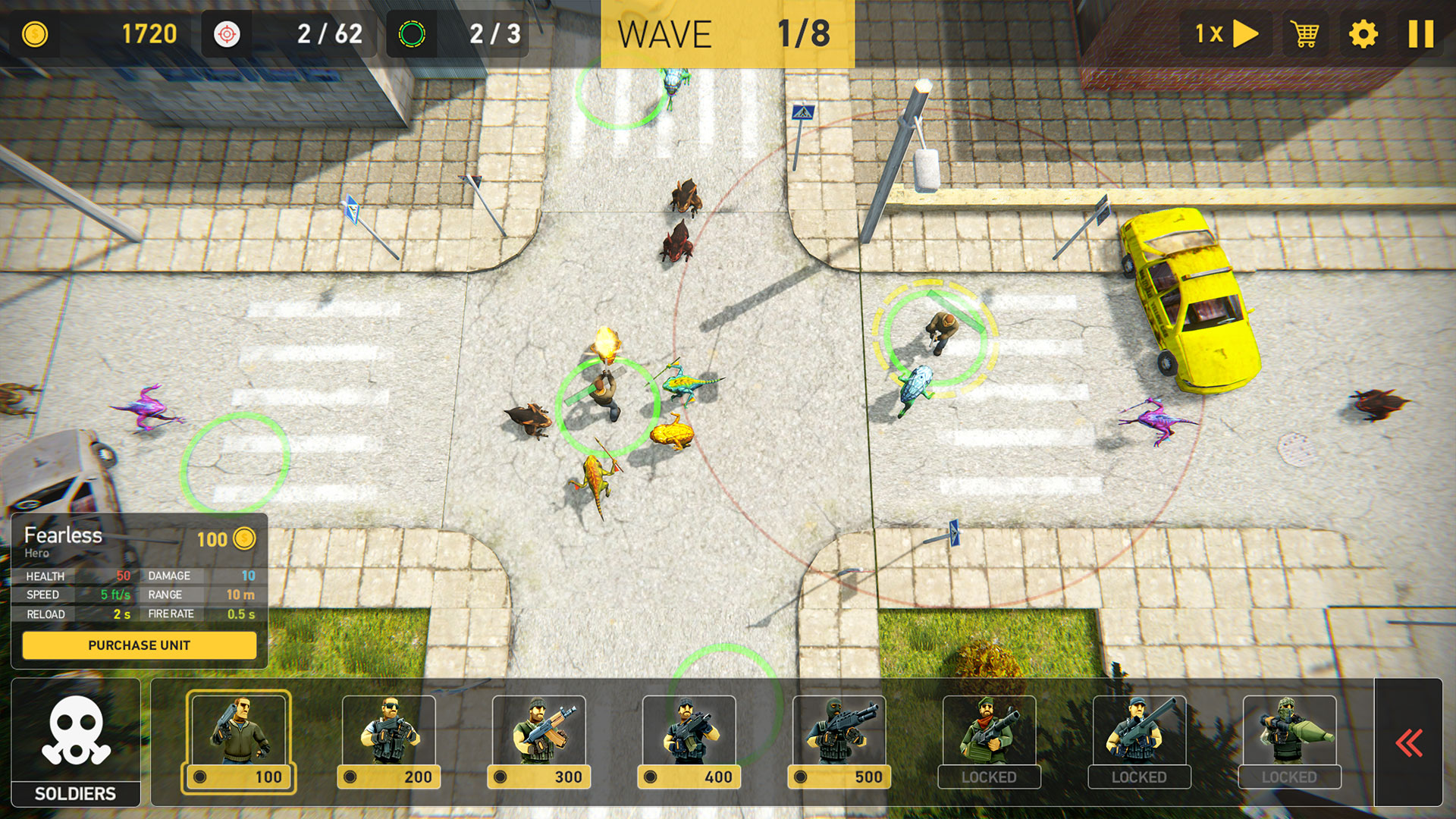Select the 100-cost pistol soldier unit

pos(239,739)
